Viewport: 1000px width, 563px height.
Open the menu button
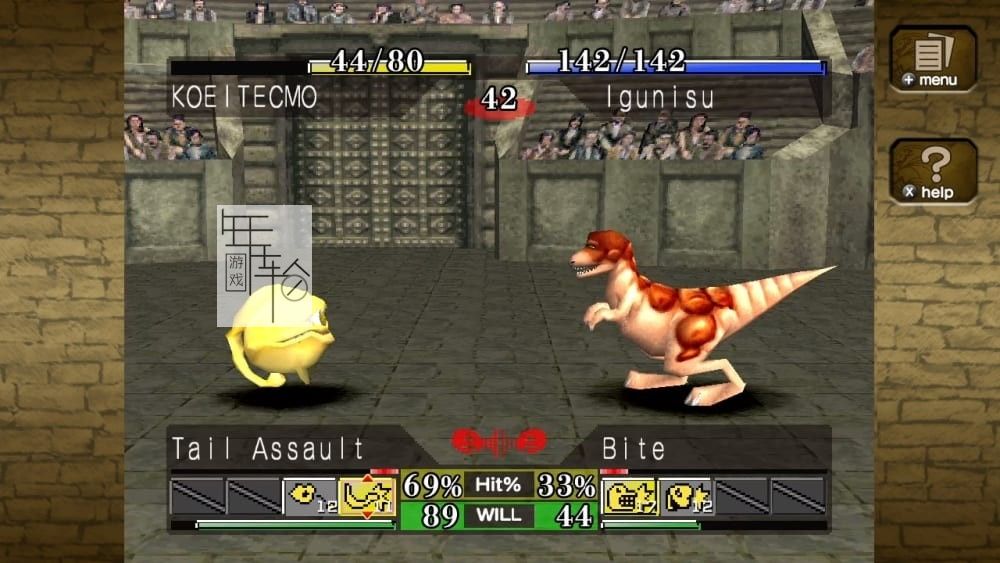click(932, 59)
